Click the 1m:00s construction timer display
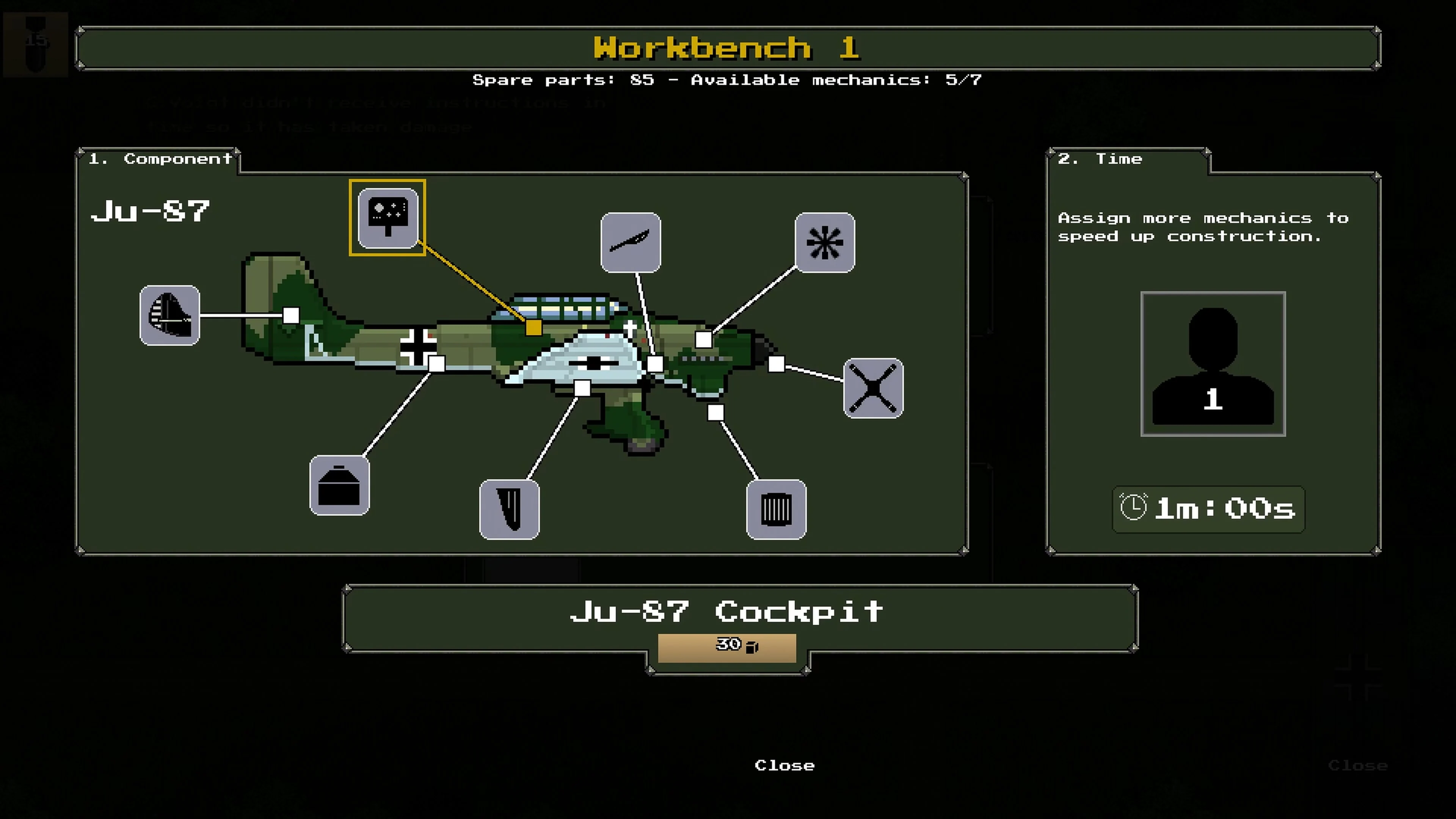Screen dimensions: 1456x819 pyautogui.click(x=1208, y=509)
